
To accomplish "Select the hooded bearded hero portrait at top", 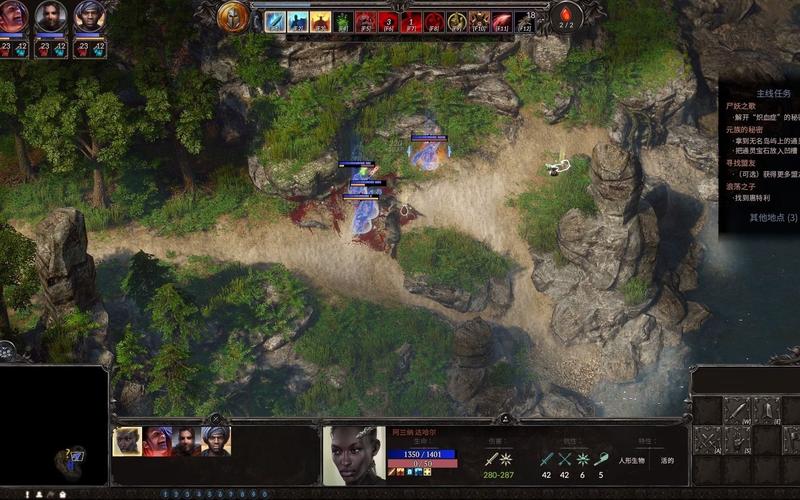I will 51,16.
